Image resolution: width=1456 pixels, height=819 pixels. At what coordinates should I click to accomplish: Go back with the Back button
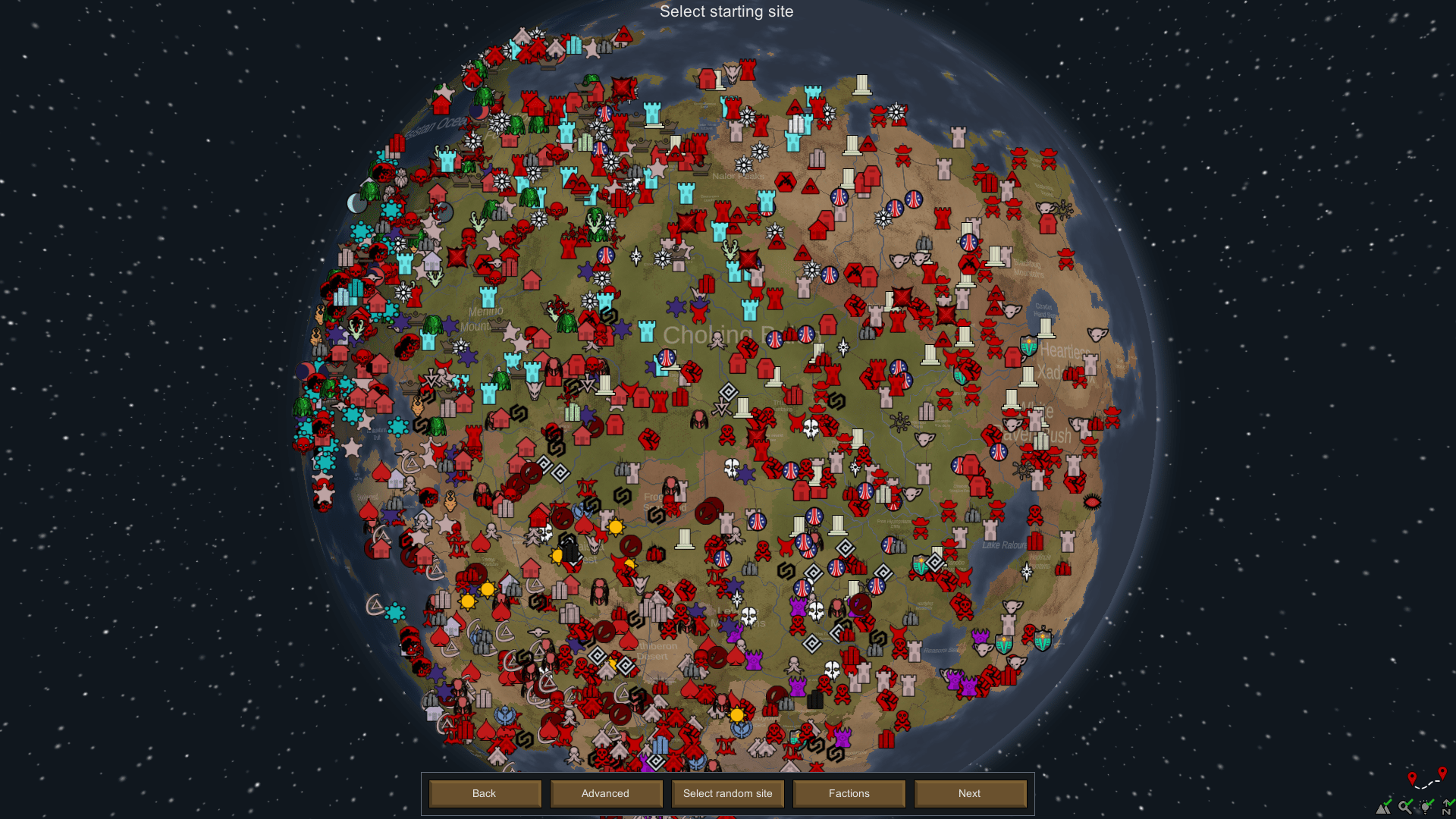(485, 793)
